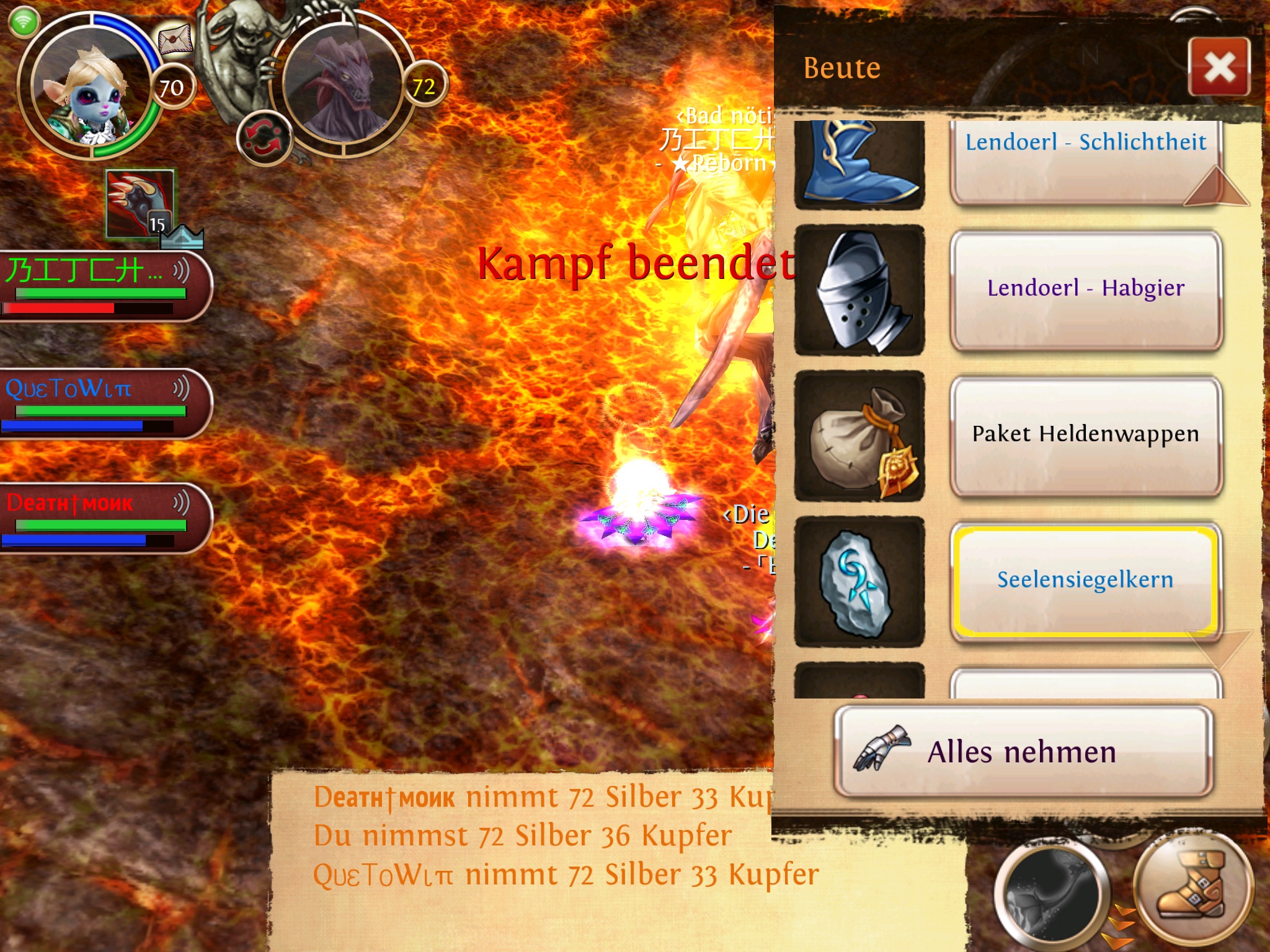This screenshot has width=1270, height=952.
Task: Inspect the sack with emblem icon
Action: point(859,436)
